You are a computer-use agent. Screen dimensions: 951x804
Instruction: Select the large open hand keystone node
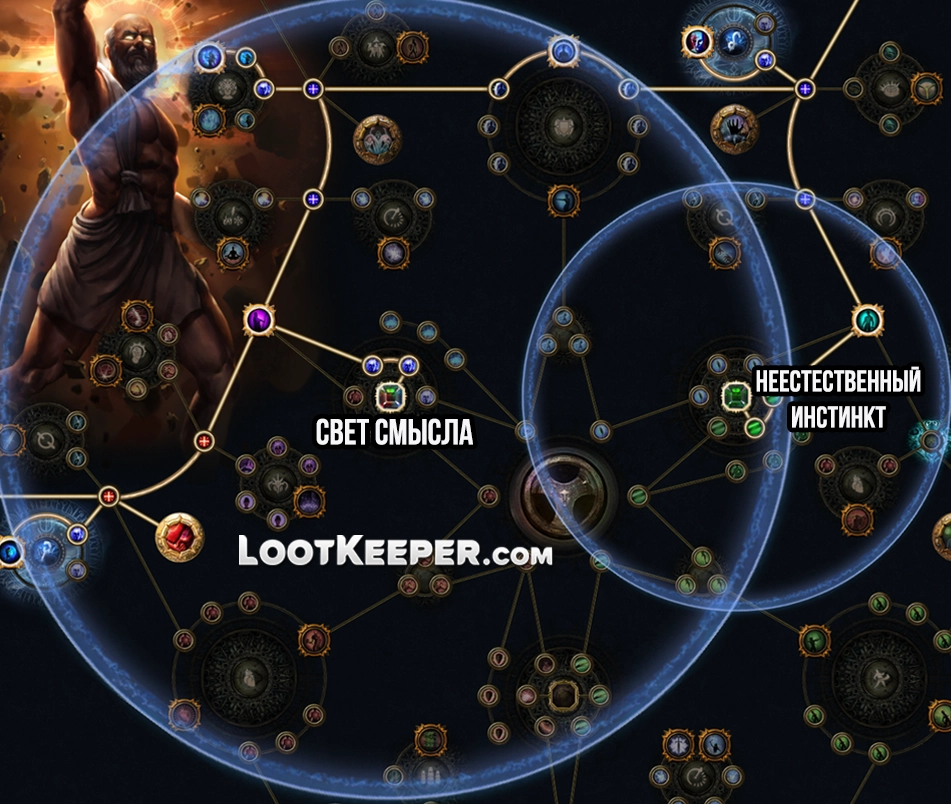[735, 129]
